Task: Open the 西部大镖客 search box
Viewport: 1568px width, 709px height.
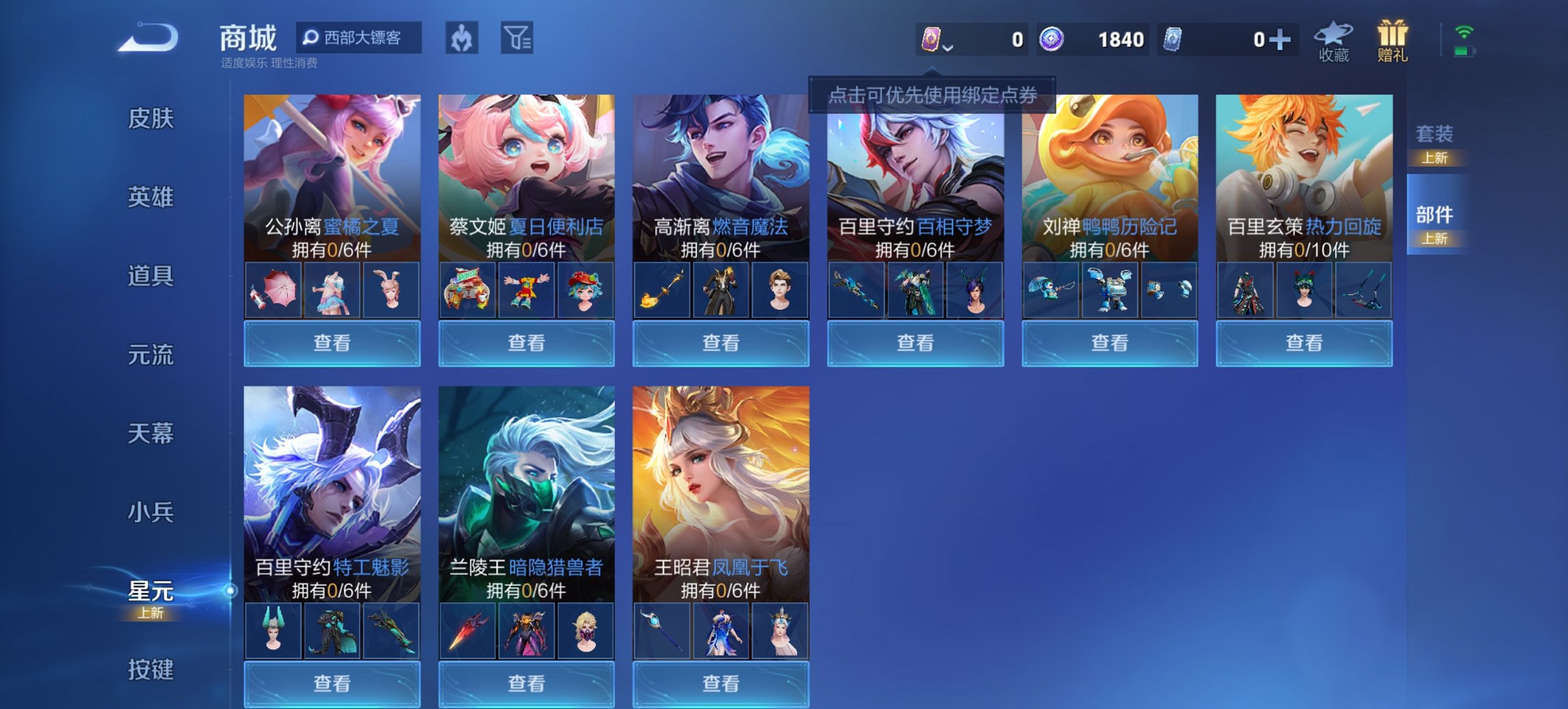Action: coord(358,39)
